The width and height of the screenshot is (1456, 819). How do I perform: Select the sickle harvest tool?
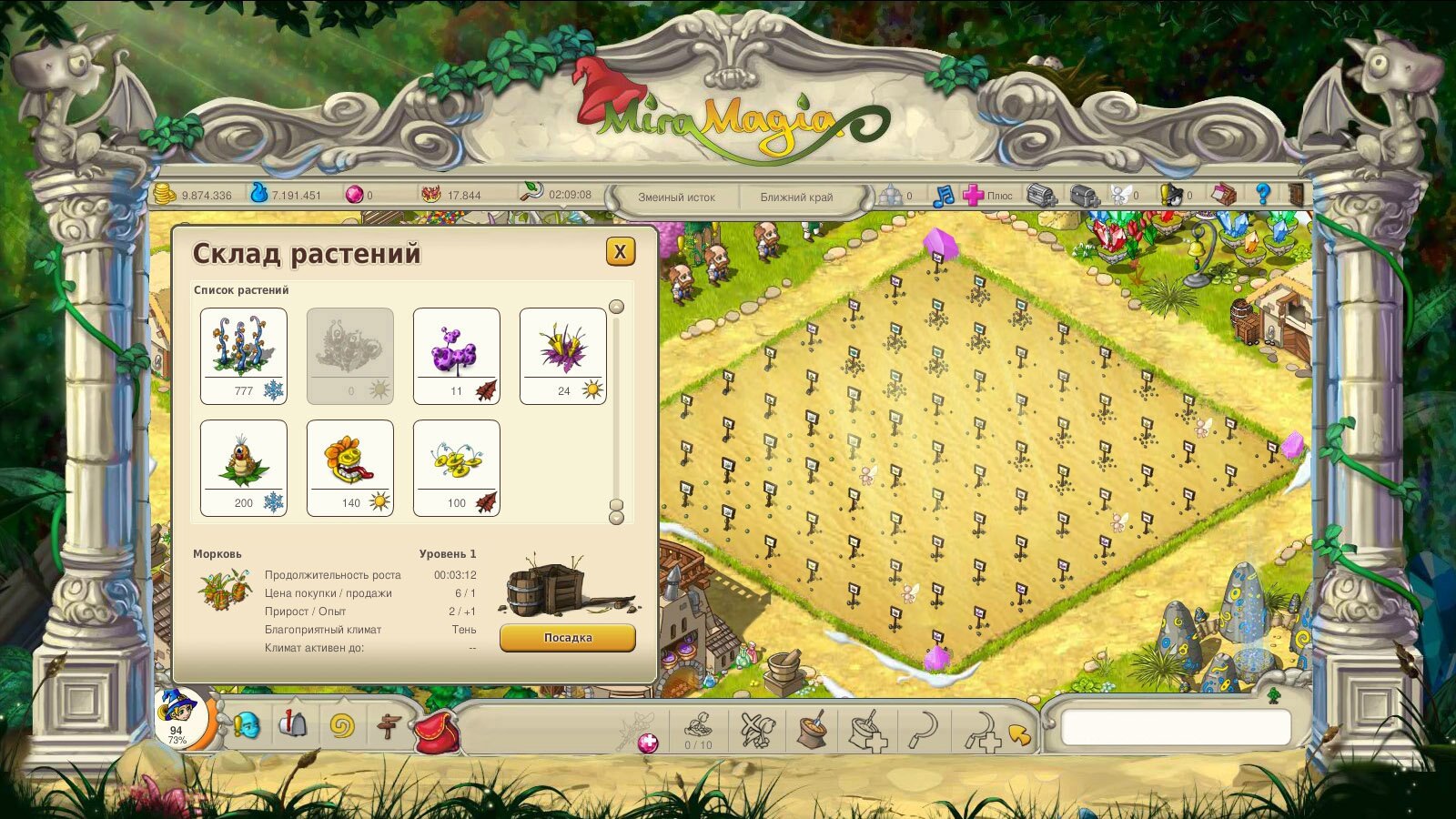point(924,730)
